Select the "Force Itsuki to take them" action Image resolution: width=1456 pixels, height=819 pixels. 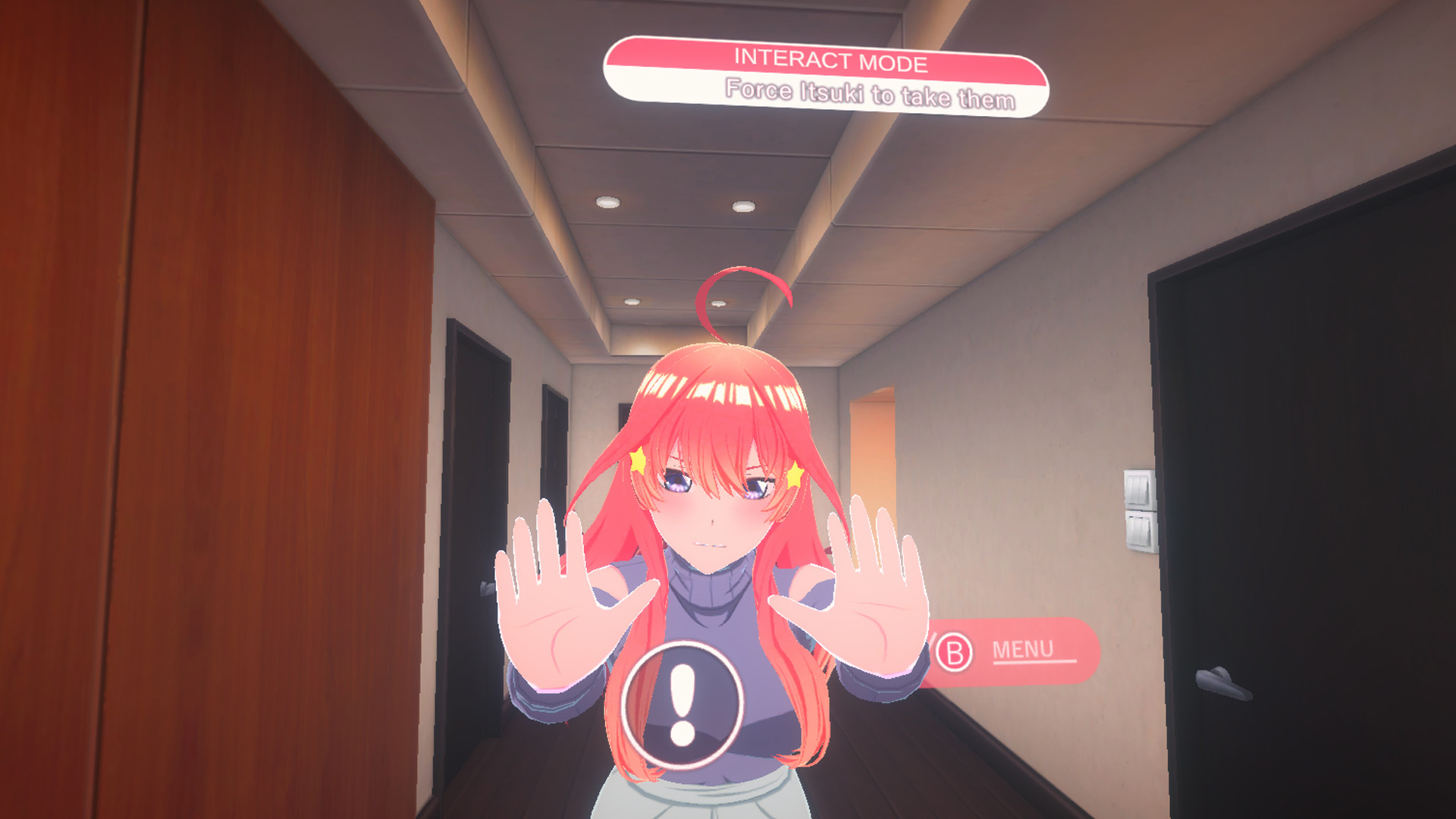coord(869,93)
